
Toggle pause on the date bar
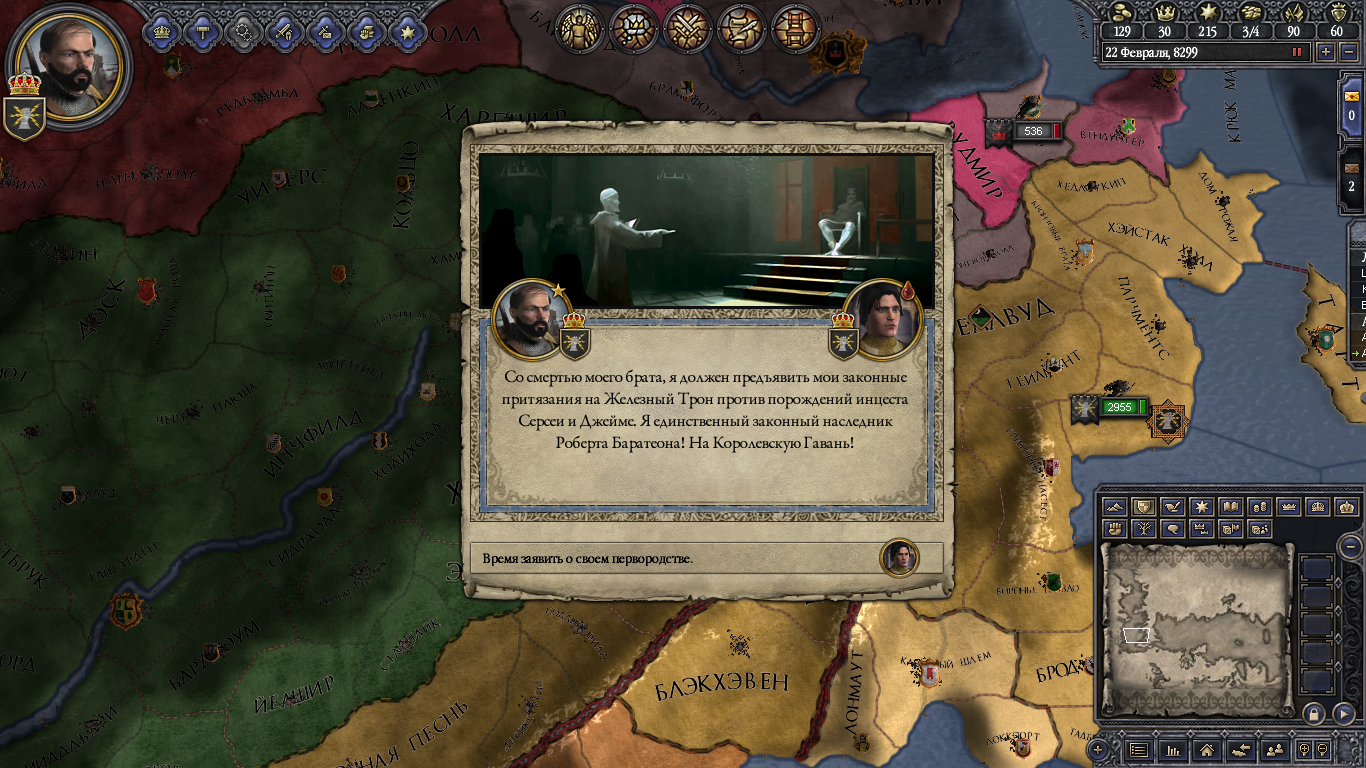click(x=1298, y=52)
